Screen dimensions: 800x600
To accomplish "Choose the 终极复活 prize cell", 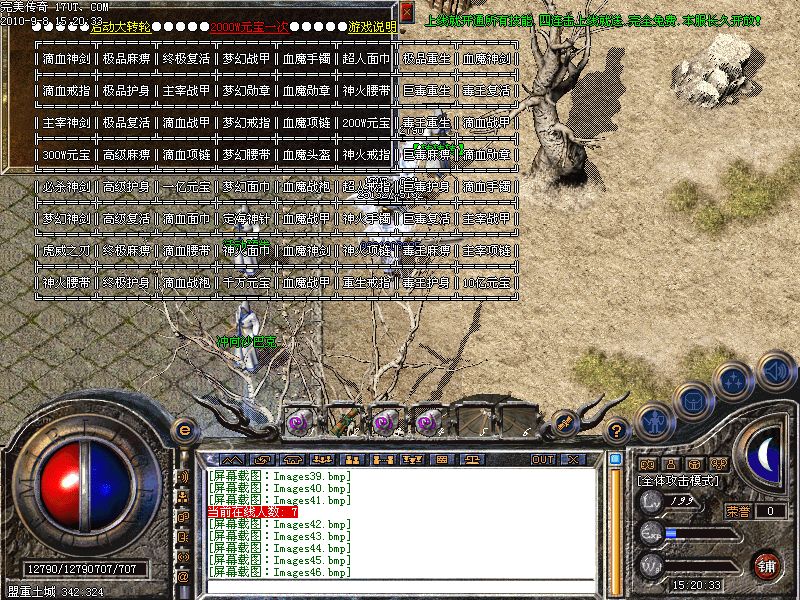I will coord(187,59).
